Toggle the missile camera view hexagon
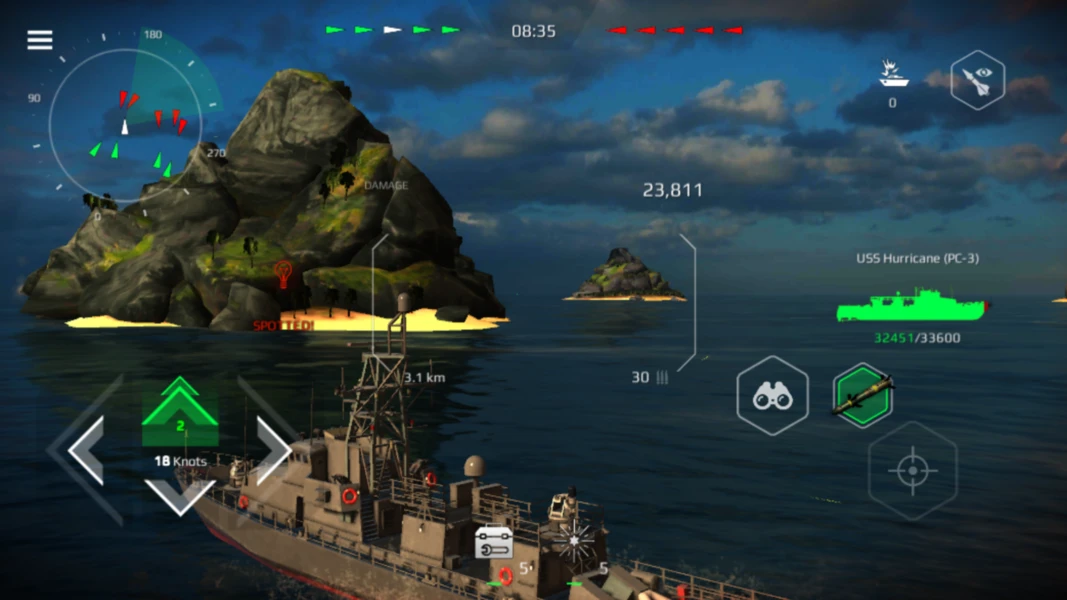The height and width of the screenshot is (600, 1067). [x=977, y=80]
